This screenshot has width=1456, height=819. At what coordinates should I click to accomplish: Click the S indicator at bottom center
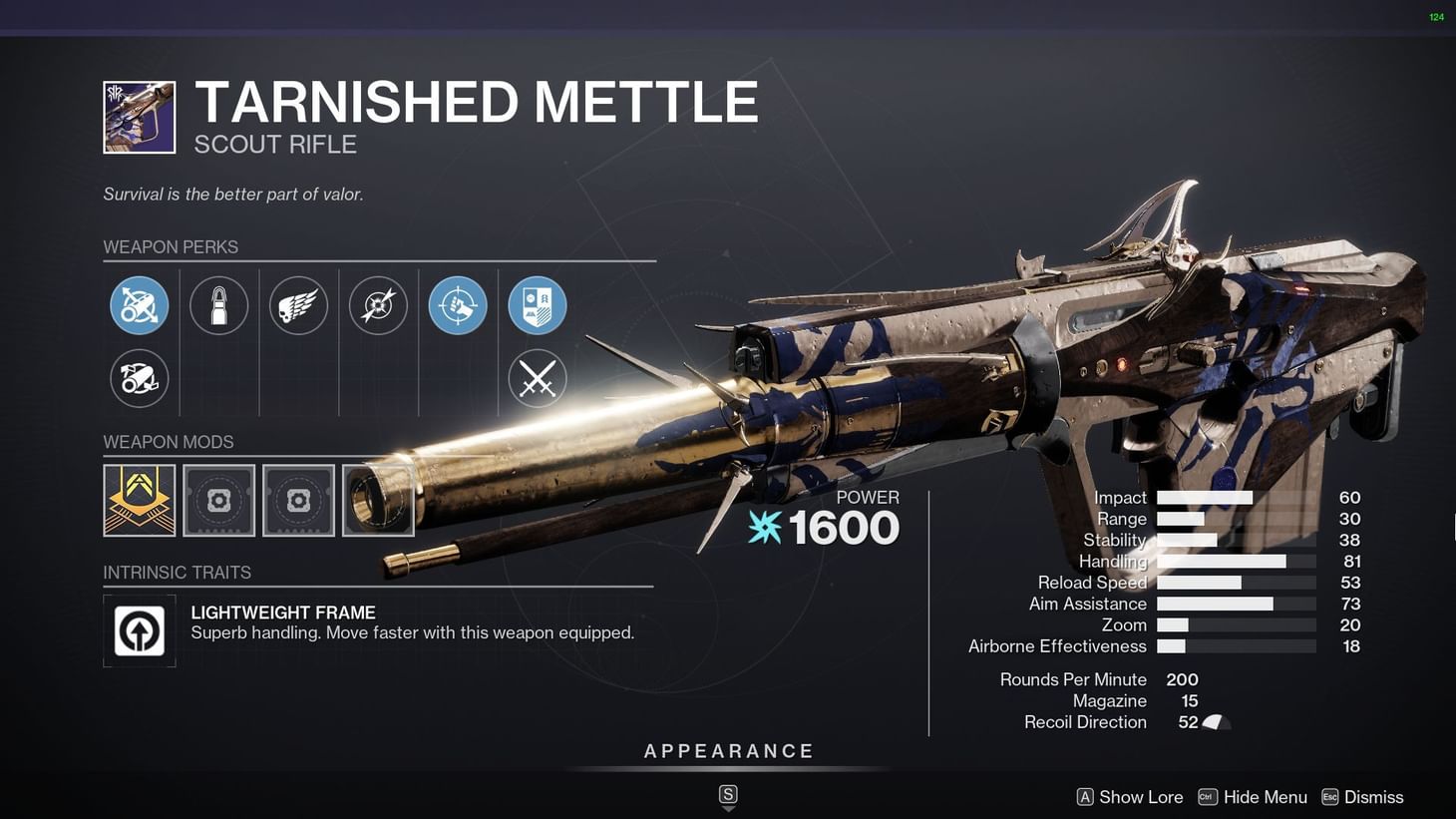pyautogui.click(x=728, y=795)
